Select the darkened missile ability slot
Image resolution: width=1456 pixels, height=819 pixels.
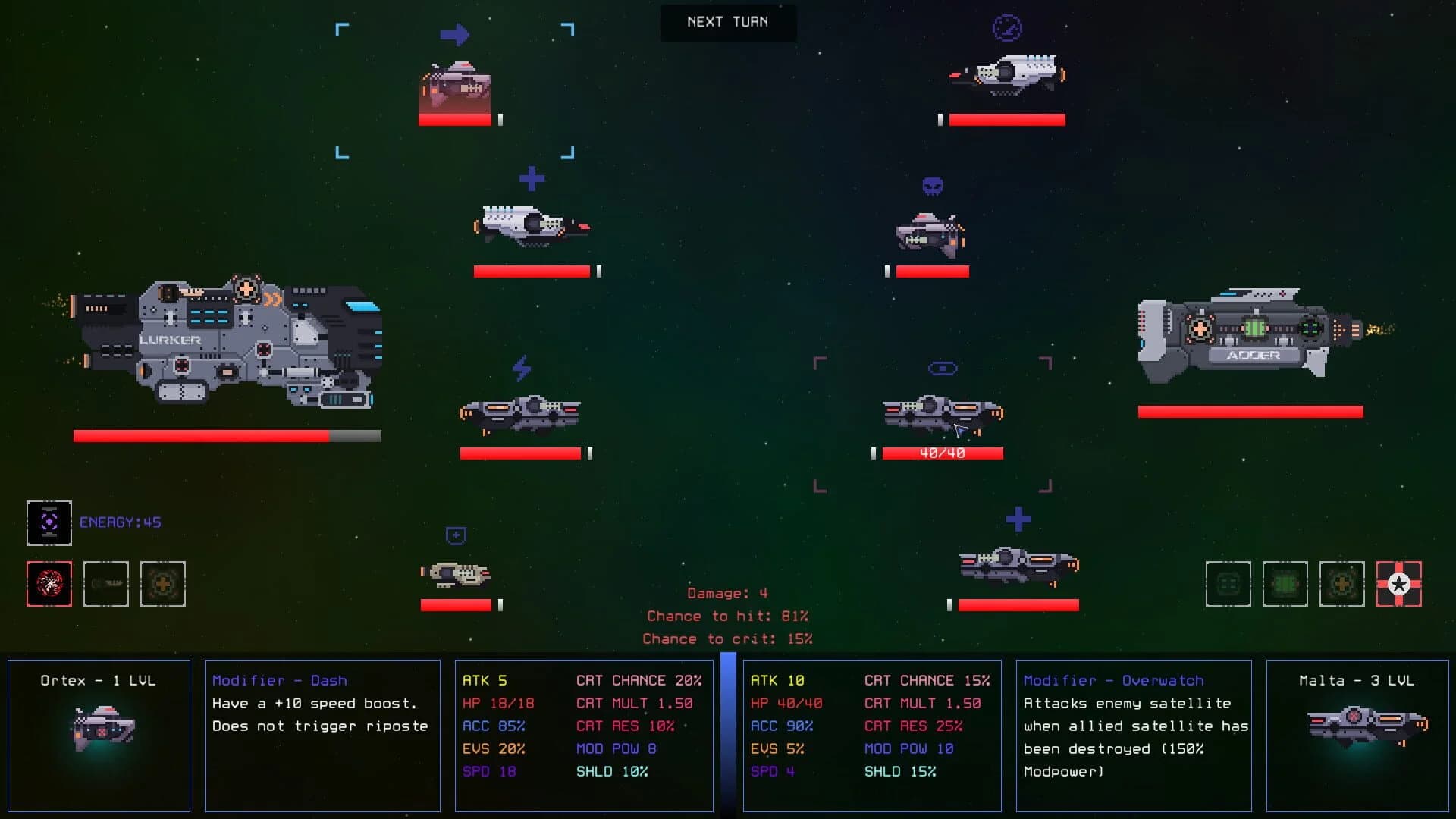point(106,584)
